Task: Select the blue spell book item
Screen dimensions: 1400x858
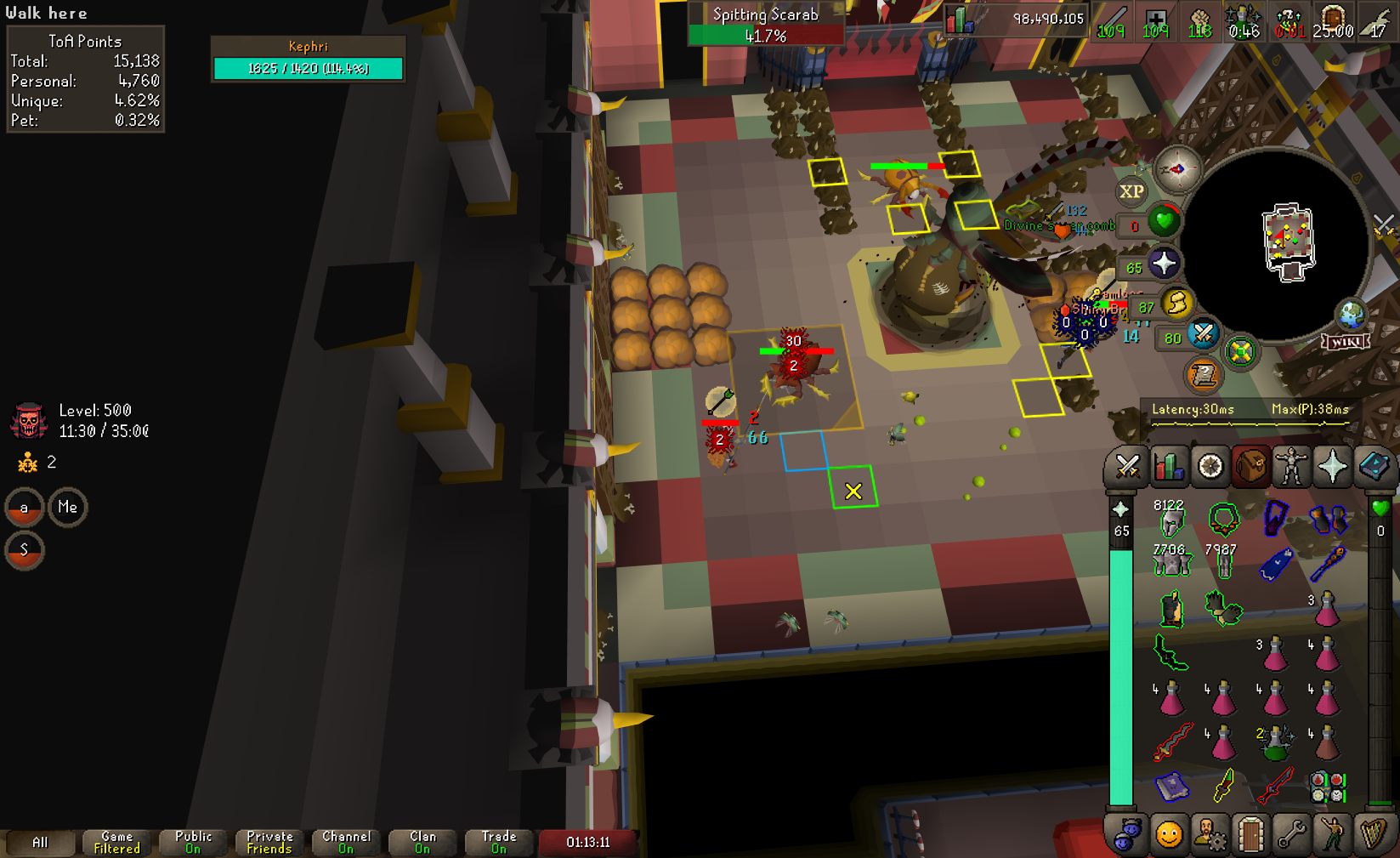Action: pos(1171,786)
